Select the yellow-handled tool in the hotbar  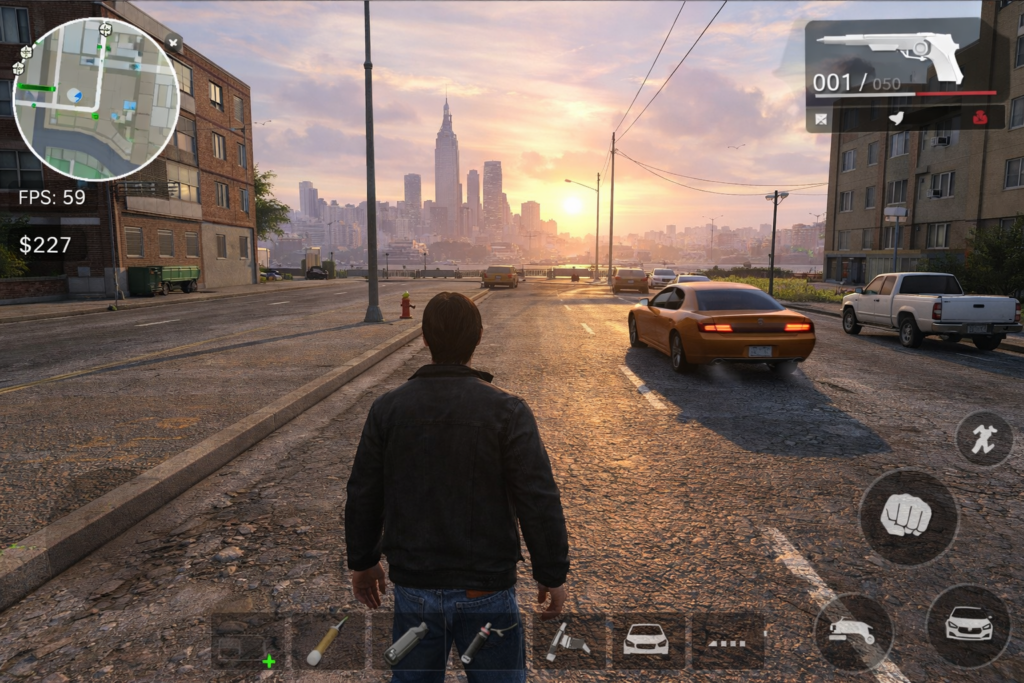[x=327, y=641]
